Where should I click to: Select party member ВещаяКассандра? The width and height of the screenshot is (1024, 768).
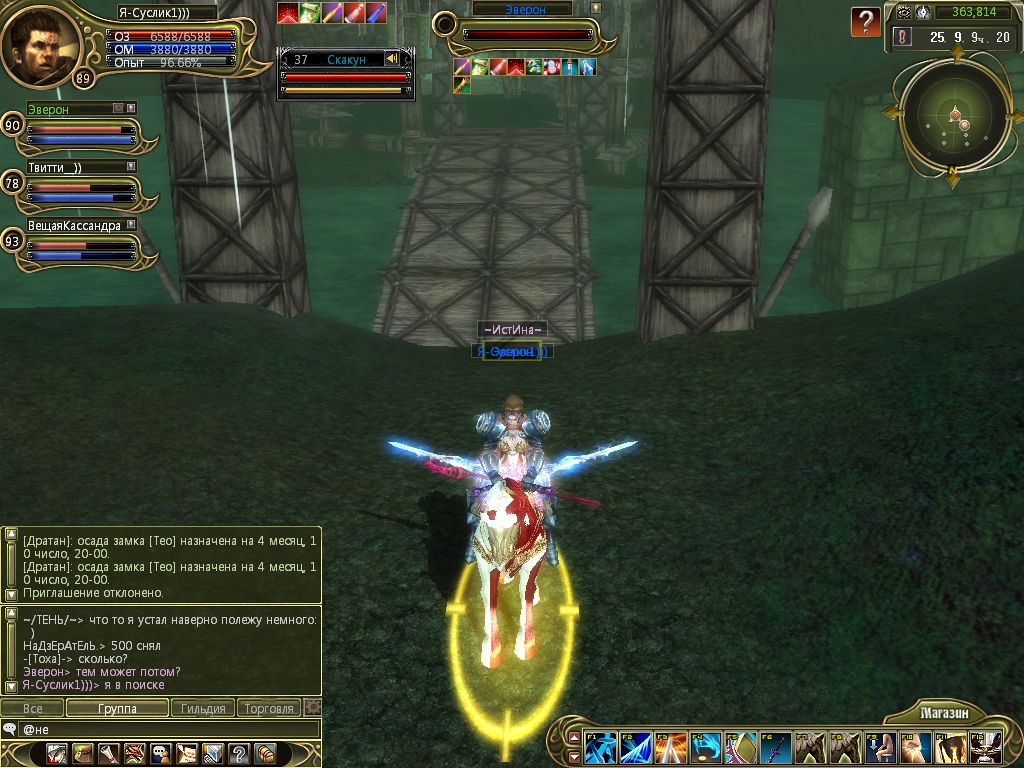[x=82, y=248]
